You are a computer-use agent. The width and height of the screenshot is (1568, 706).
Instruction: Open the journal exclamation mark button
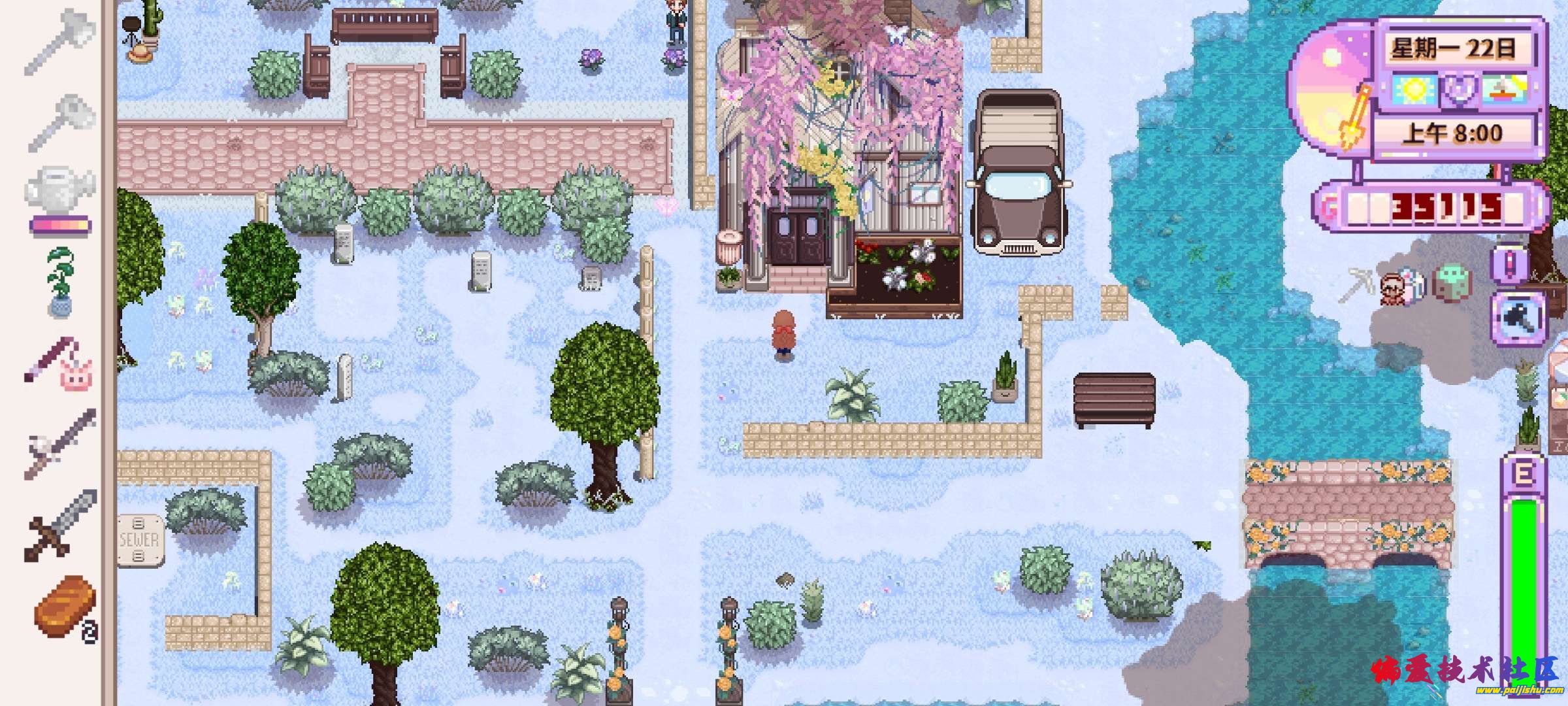[1518, 264]
